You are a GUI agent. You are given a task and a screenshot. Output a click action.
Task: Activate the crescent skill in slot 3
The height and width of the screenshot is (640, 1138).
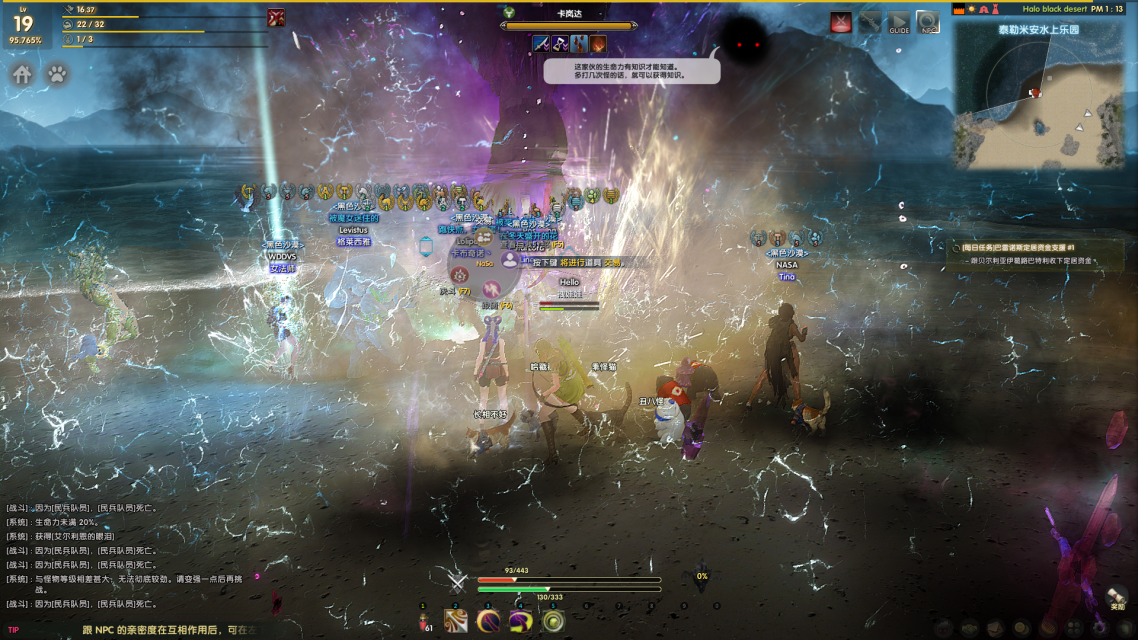pos(488,621)
